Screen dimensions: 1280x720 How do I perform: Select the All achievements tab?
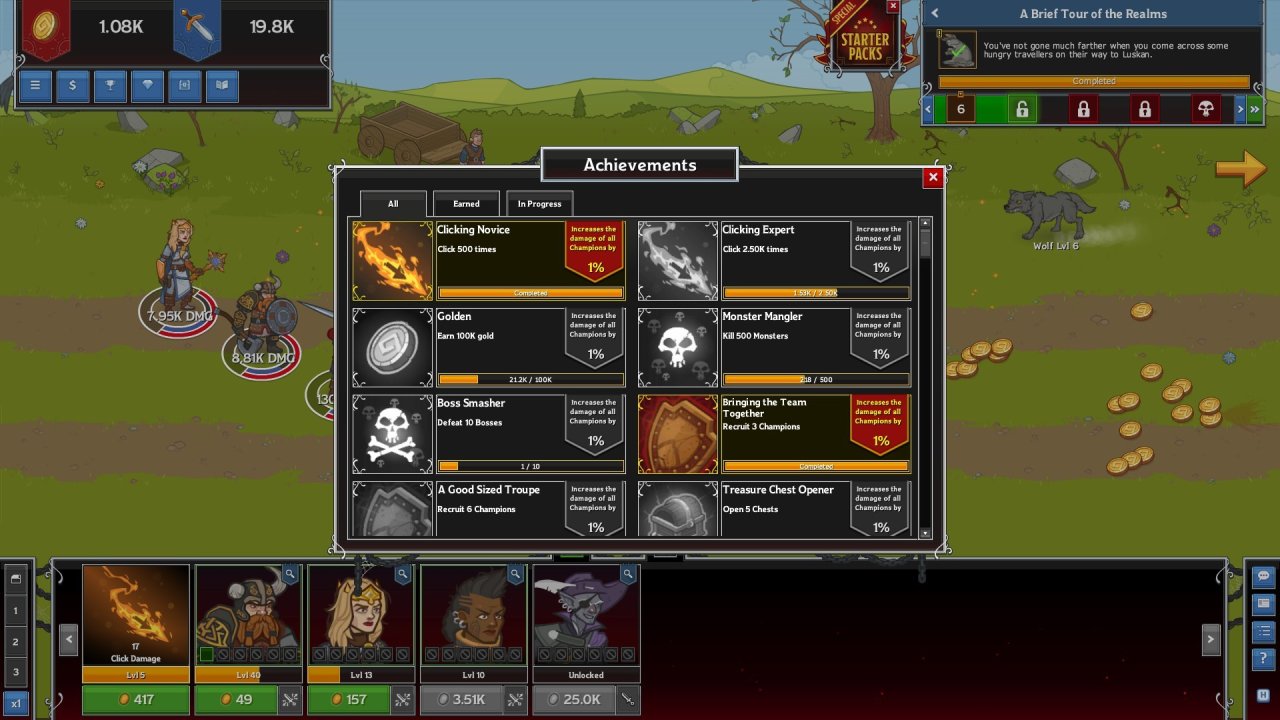[x=393, y=204]
